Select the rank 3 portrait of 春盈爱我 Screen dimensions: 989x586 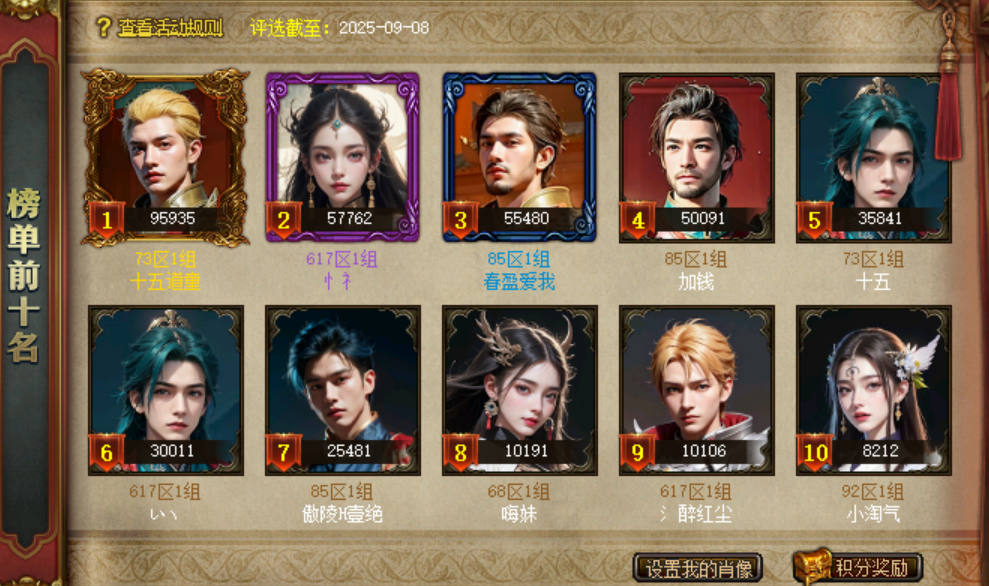(x=519, y=155)
